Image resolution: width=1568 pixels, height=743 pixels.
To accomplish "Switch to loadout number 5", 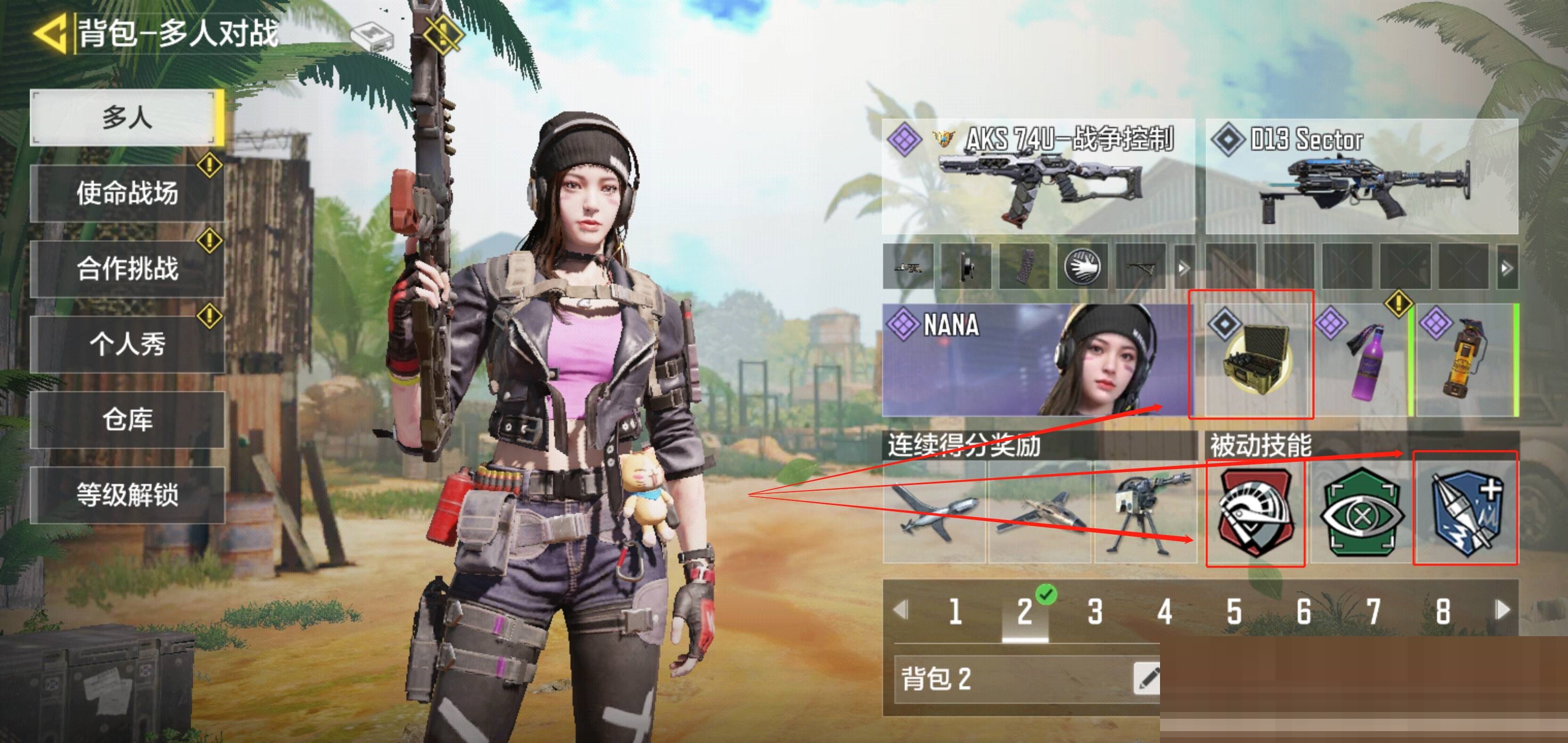I will coord(1234,611).
